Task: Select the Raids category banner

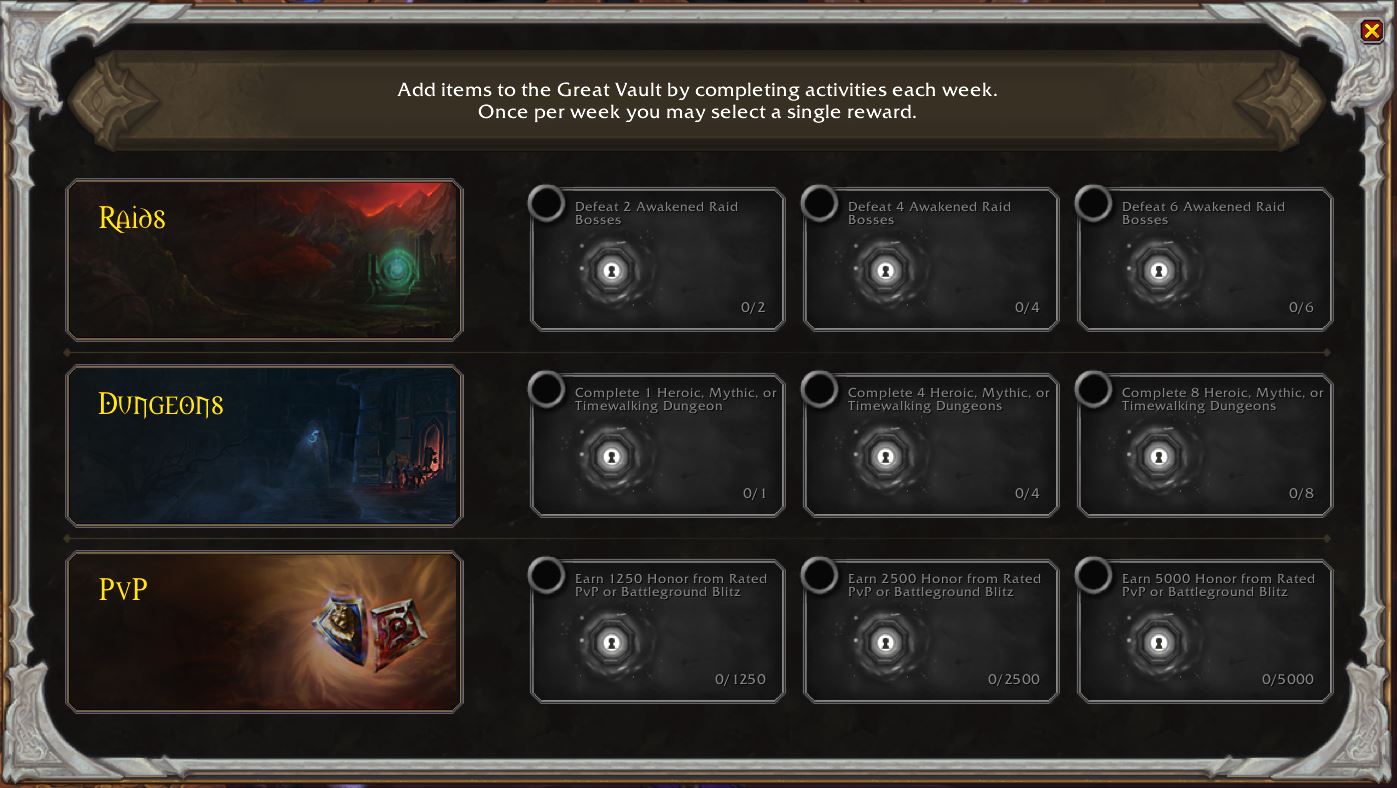Action: [264, 260]
